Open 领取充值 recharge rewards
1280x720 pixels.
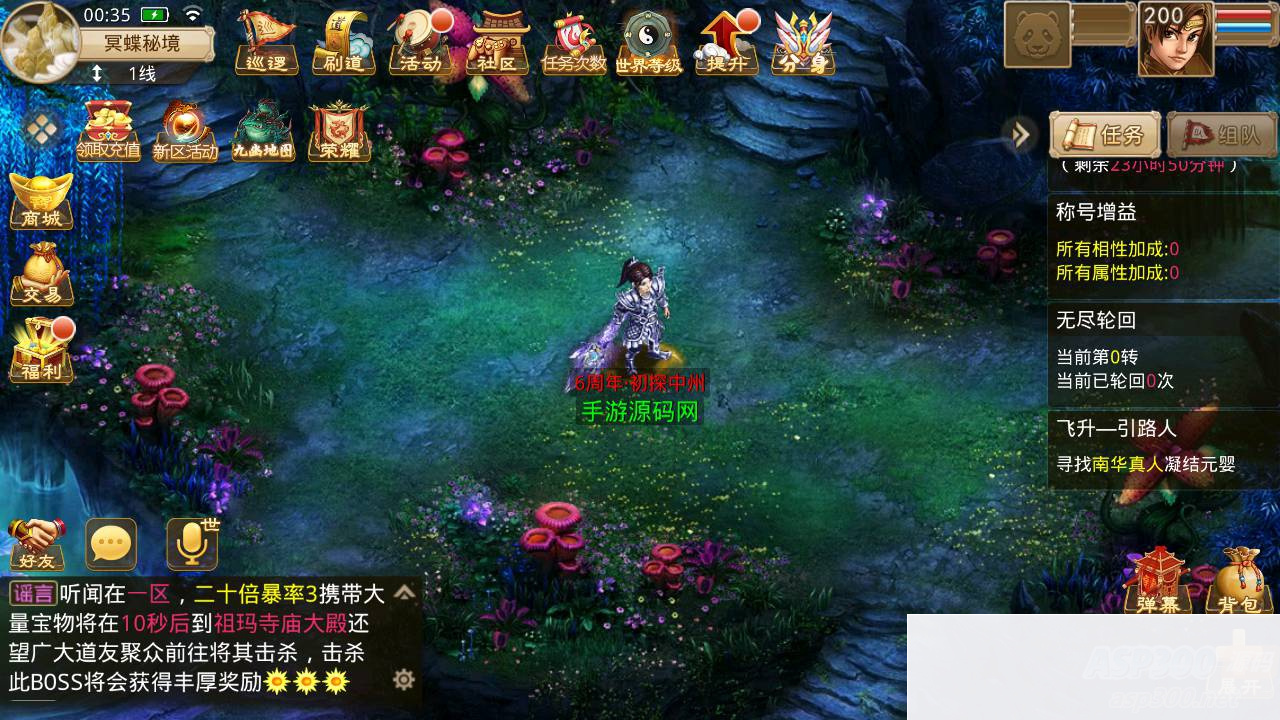coord(108,131)
